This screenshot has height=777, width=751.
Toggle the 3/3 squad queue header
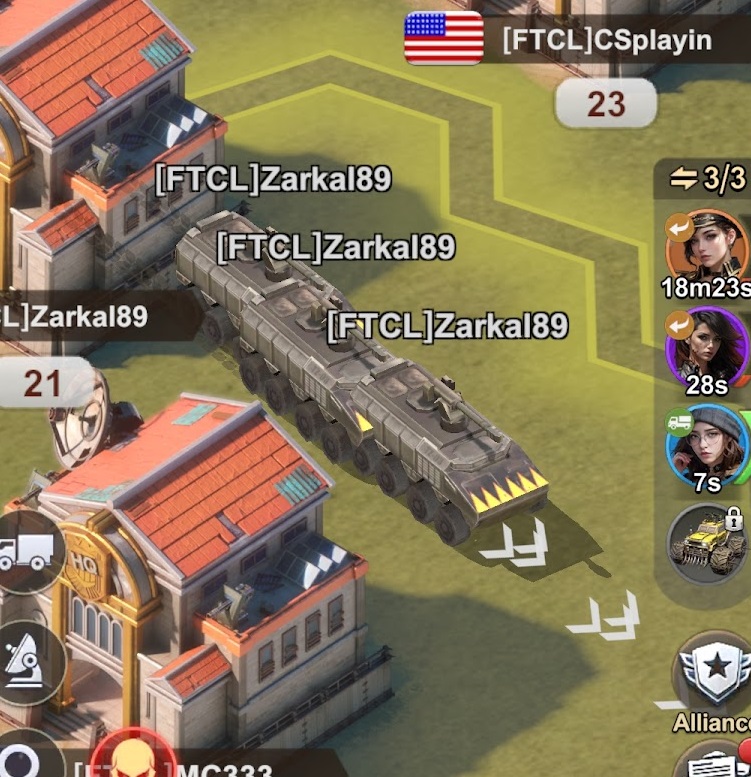point(708,178)
